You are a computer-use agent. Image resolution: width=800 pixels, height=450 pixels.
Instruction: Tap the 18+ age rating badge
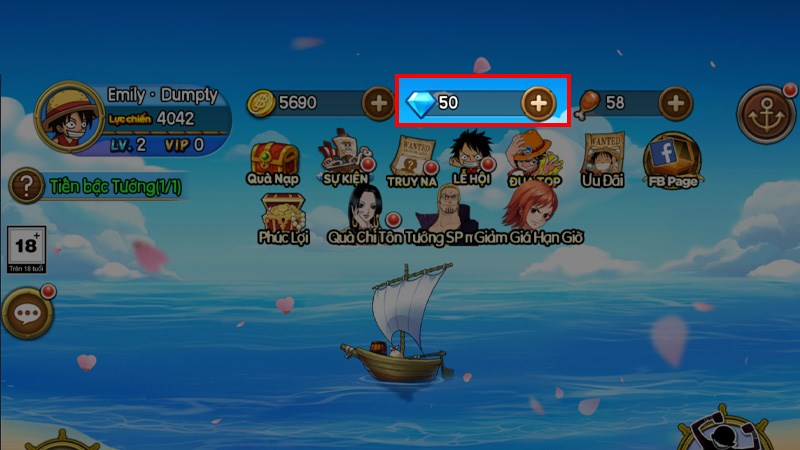pos(26,248)
